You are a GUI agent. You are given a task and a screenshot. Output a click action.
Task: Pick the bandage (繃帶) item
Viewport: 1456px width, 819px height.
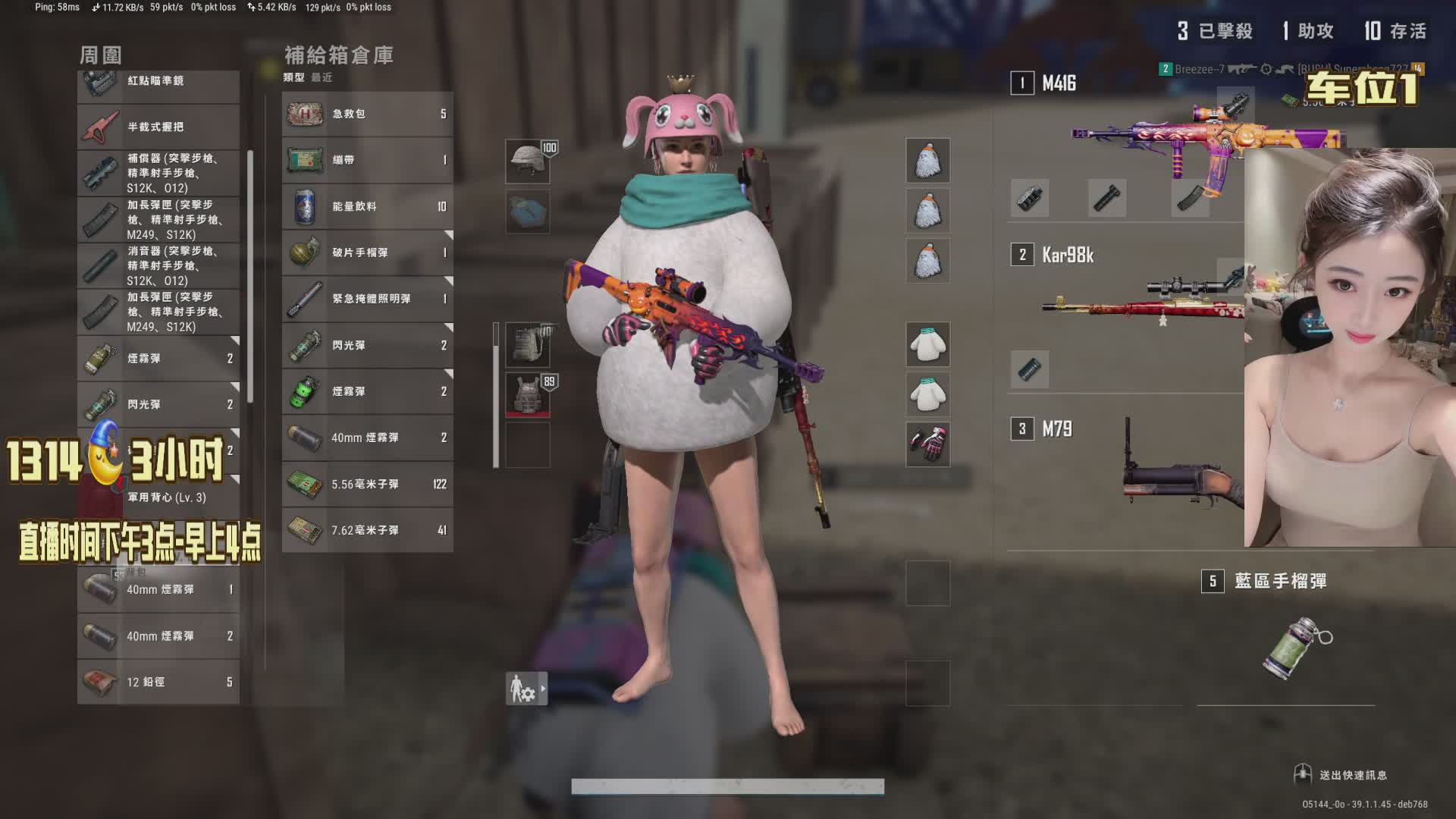point(368,161)
